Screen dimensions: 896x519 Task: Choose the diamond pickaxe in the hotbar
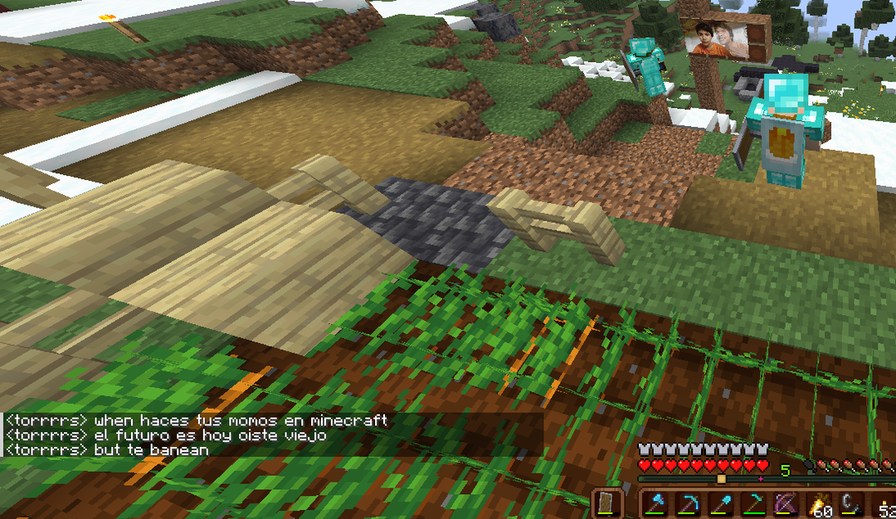(690, 504)
